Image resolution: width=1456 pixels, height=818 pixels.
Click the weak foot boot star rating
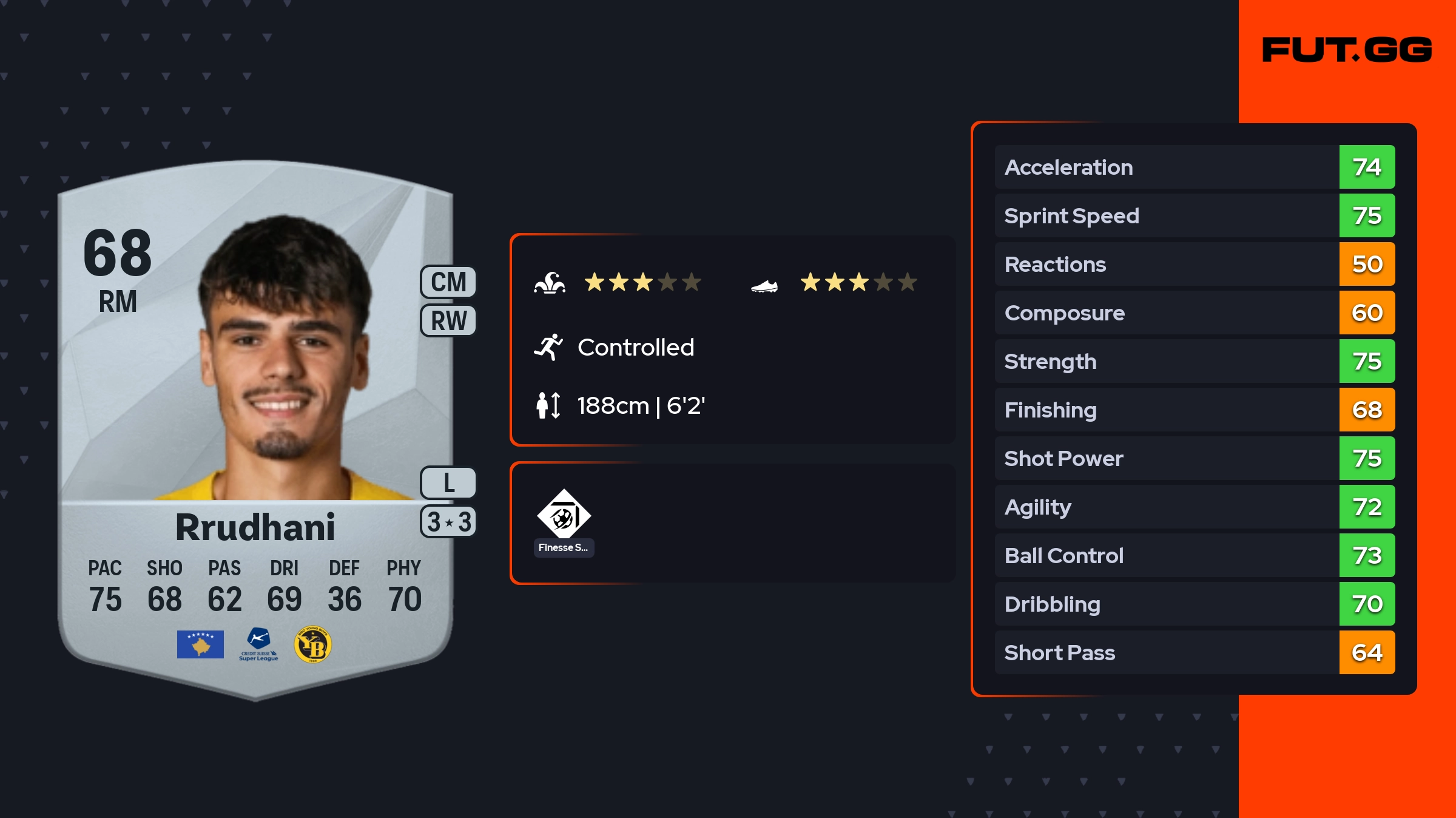tap(858, 282)
